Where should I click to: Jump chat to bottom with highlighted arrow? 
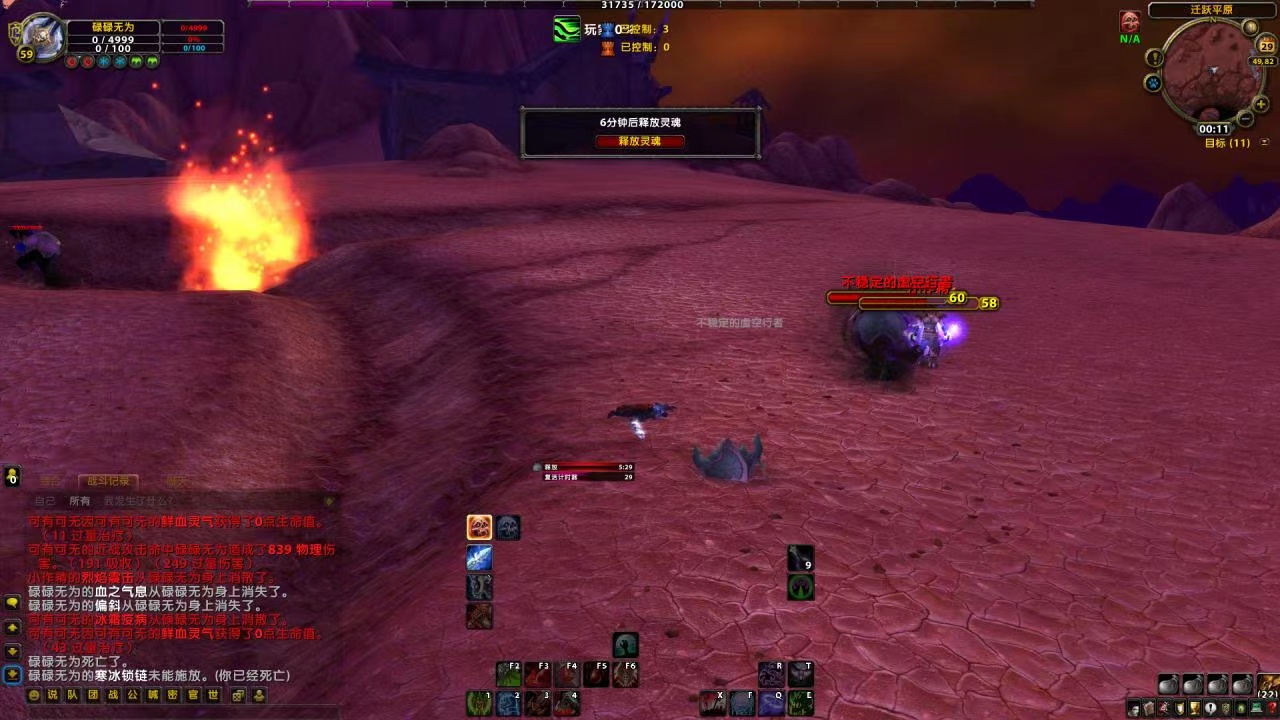(x=12, y=675)
